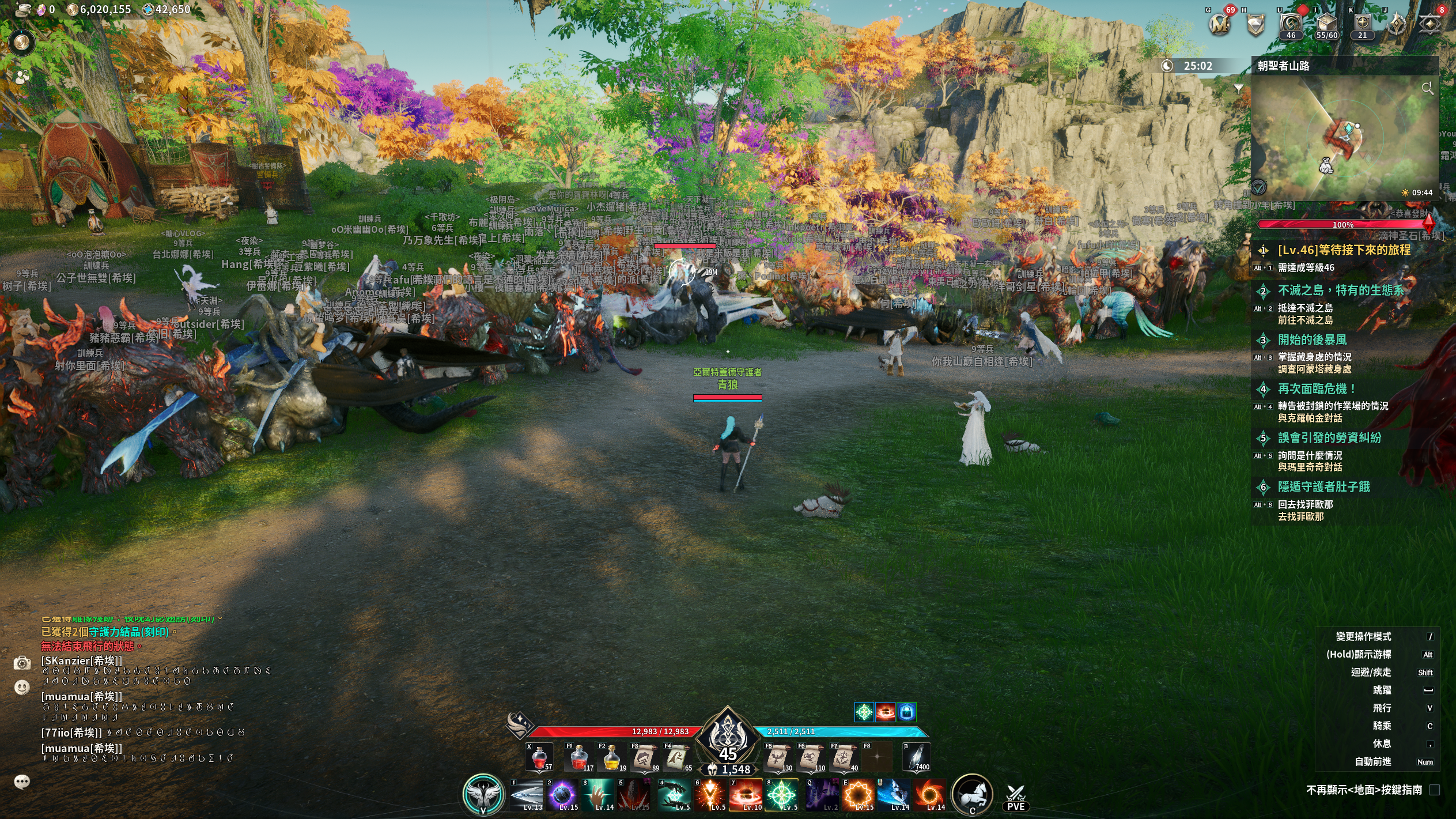Screen dimensions: 1456x819
Task: Select the 隱遁守護者肚子餓 quest entry
Action: coord(1323,487)
